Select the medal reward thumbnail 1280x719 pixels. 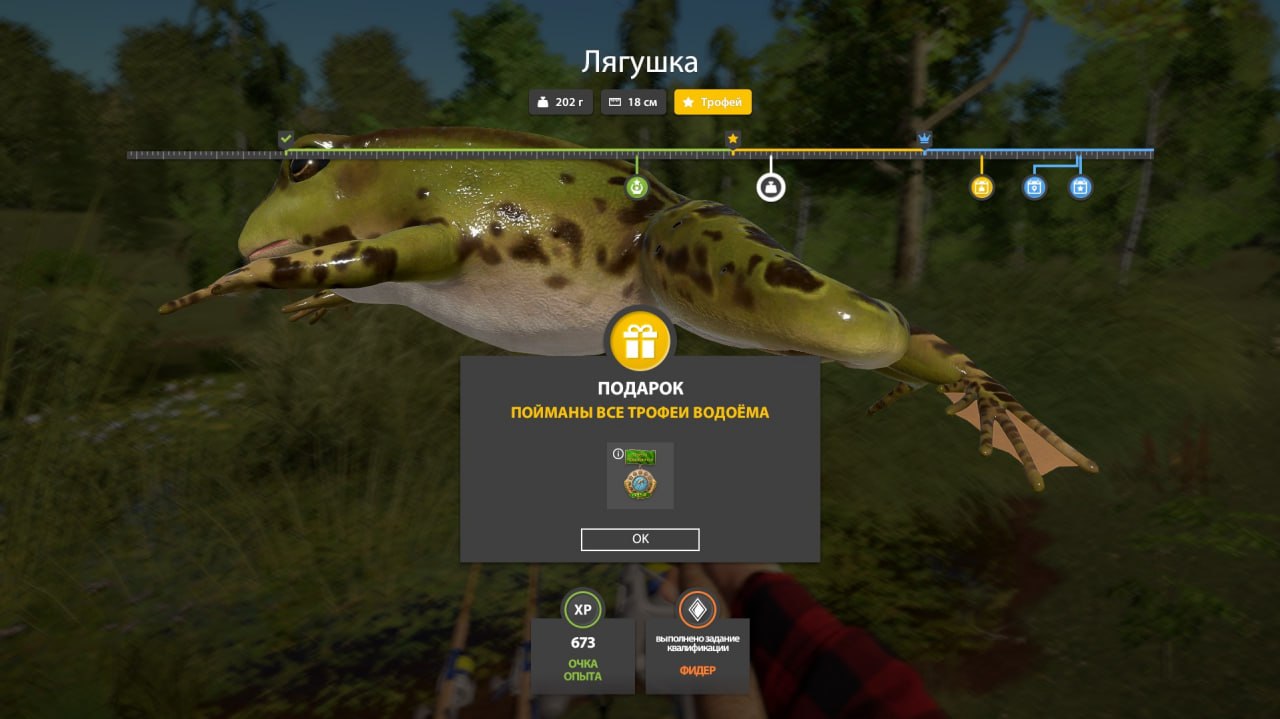tap(641, 477)
